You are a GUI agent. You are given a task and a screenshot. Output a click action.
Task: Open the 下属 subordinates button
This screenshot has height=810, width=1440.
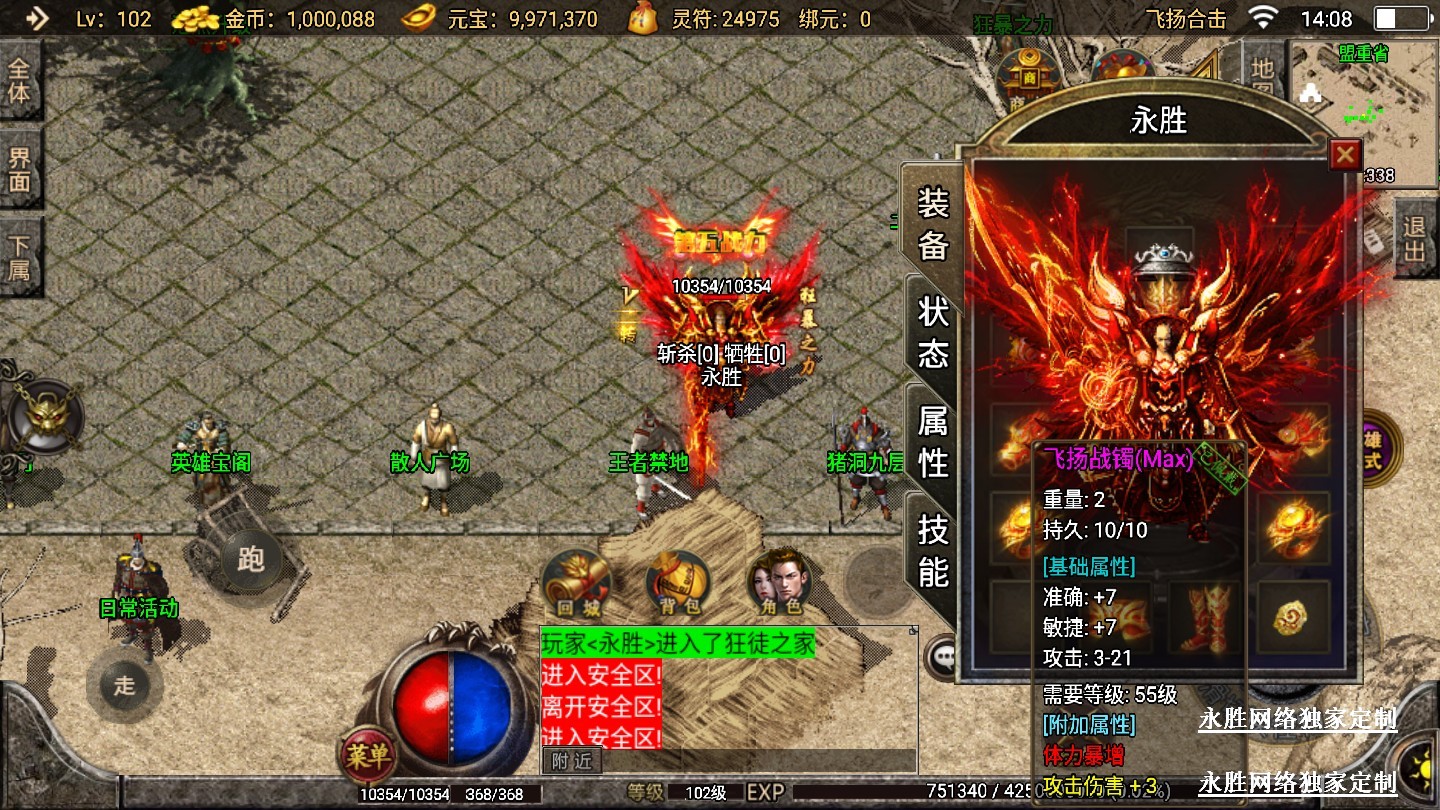pos(19,258)
